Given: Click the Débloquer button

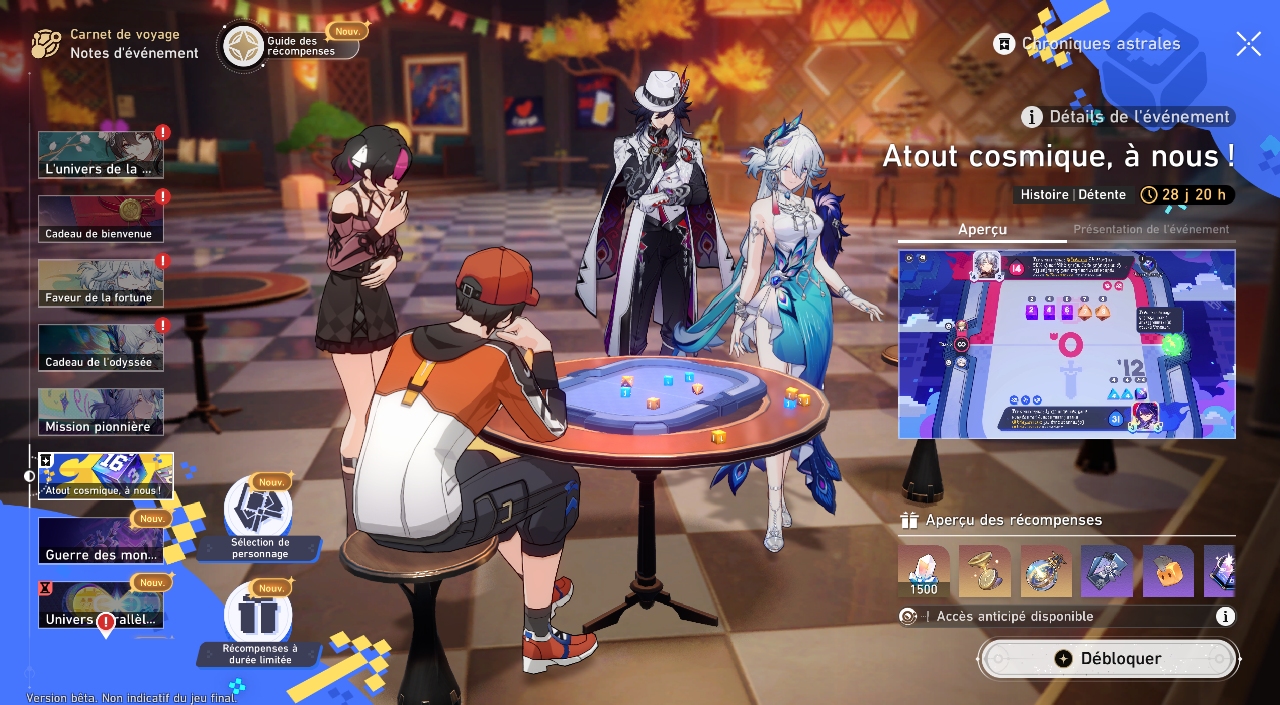Looking at the screenshot, I should tap(1108, 659).
